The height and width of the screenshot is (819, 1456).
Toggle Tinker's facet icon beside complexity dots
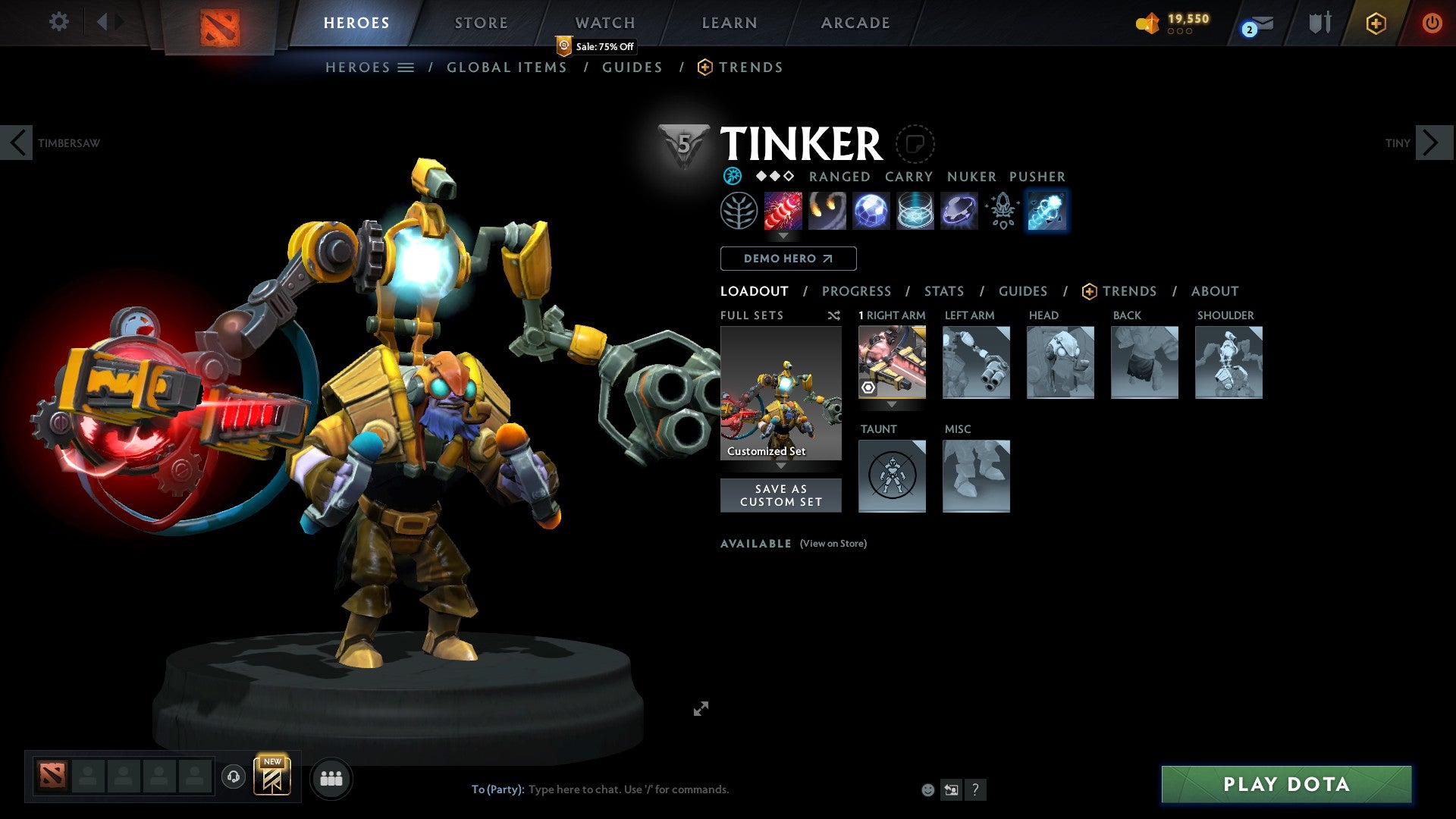coord(733,176)
